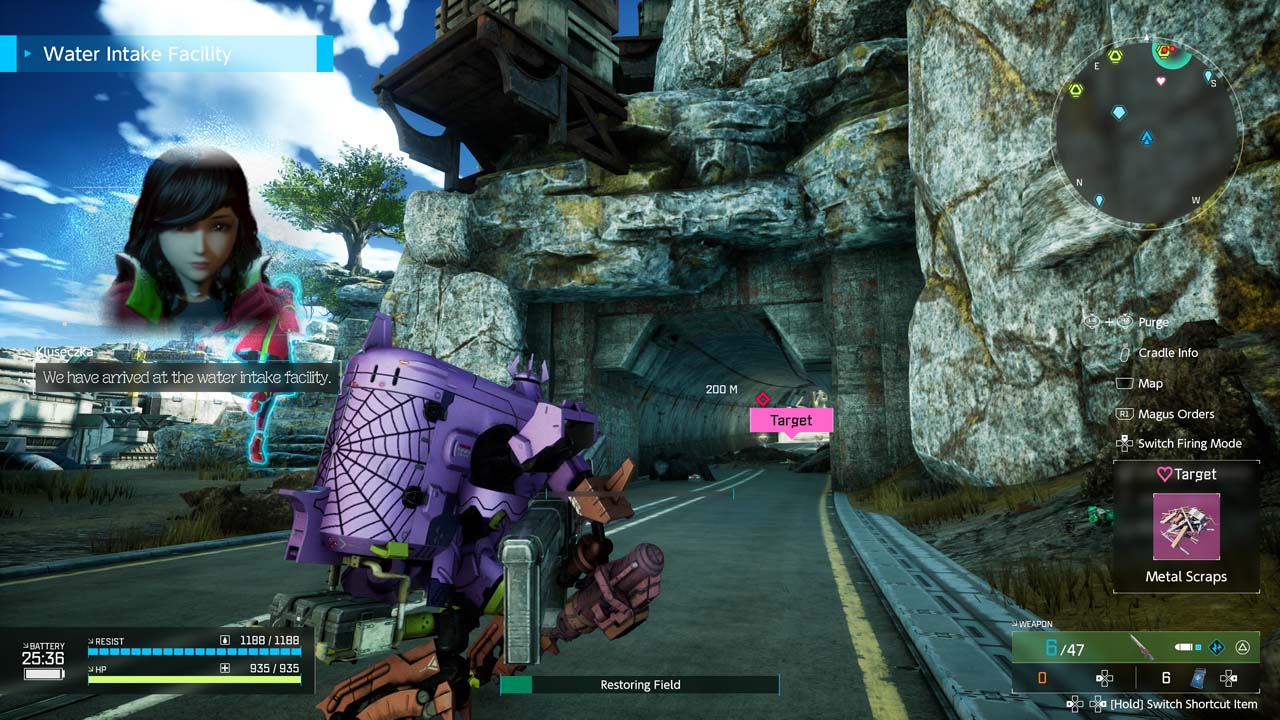Image resolution: width=1280 pixels, height=720 pixels.
Task: Open the Cradle Info entry
Action: point(1167,353)
